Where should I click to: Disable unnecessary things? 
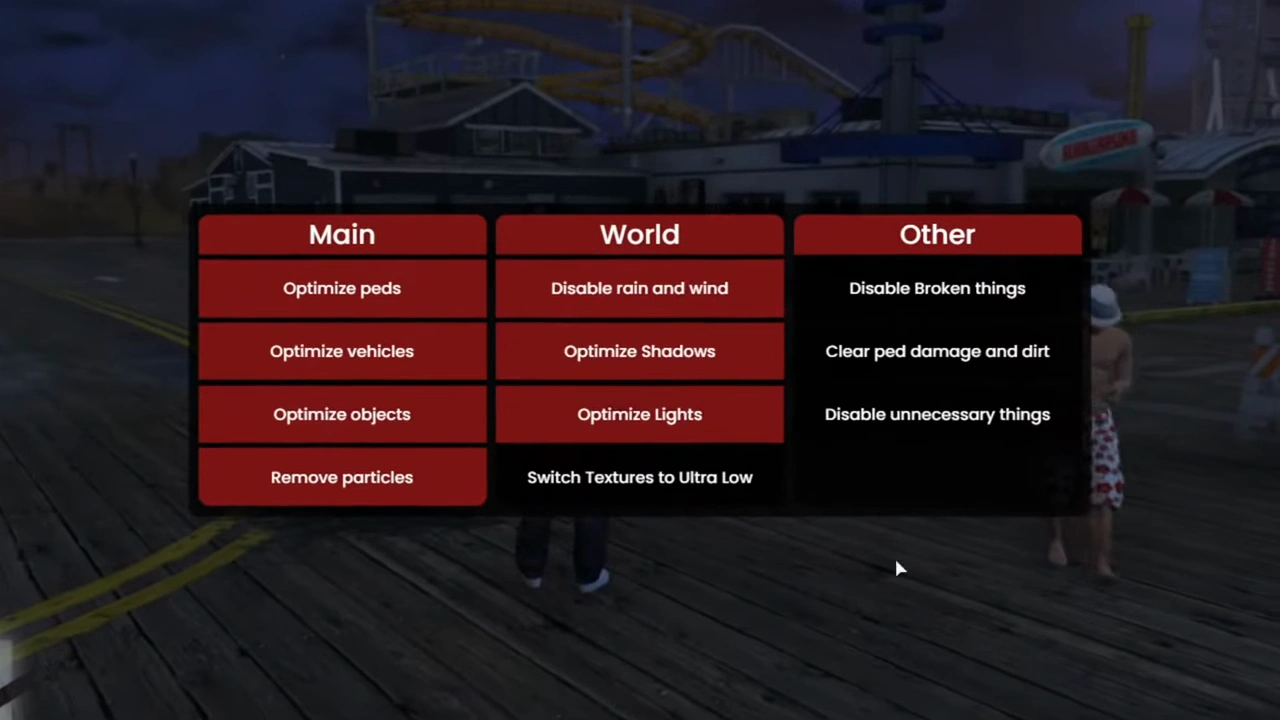(937, 414)
